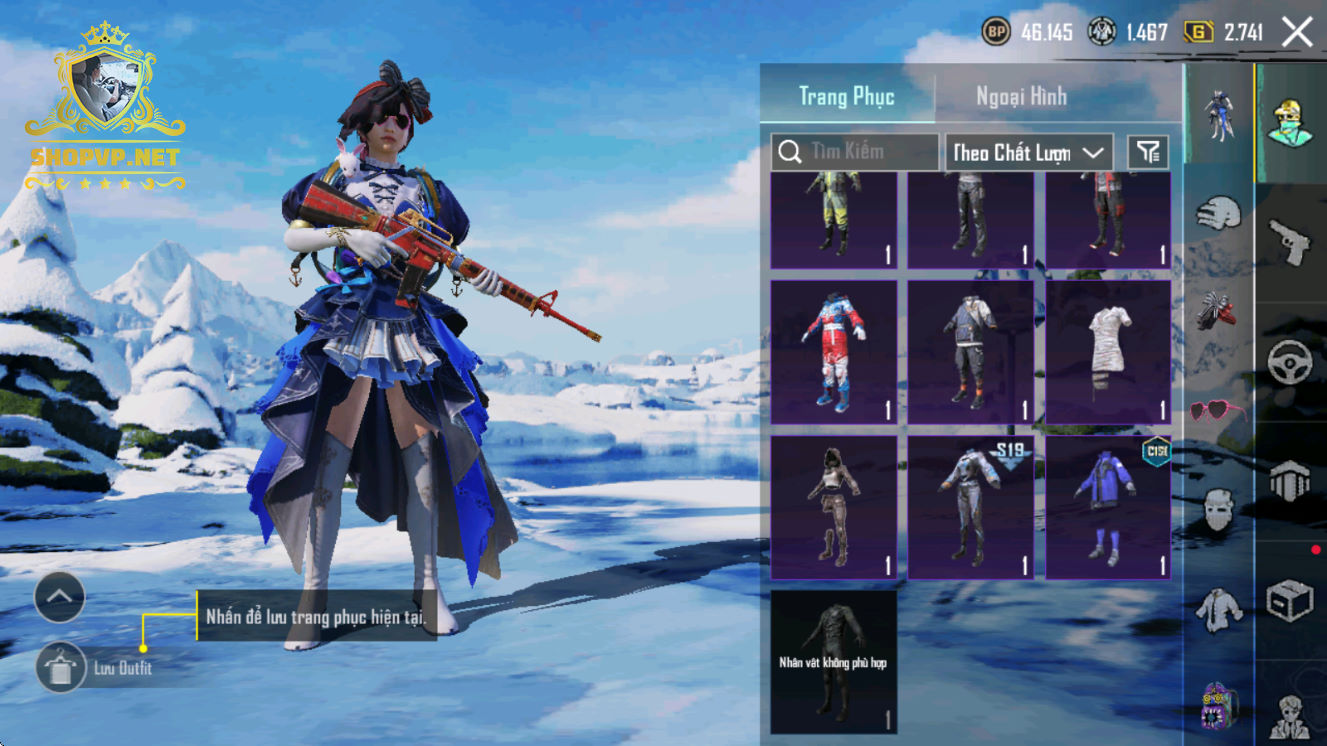Open the steering wheel vehicle section
Image resolution: width=1327 pixels, height=746 pixels.
click(x=1290, y=362)
